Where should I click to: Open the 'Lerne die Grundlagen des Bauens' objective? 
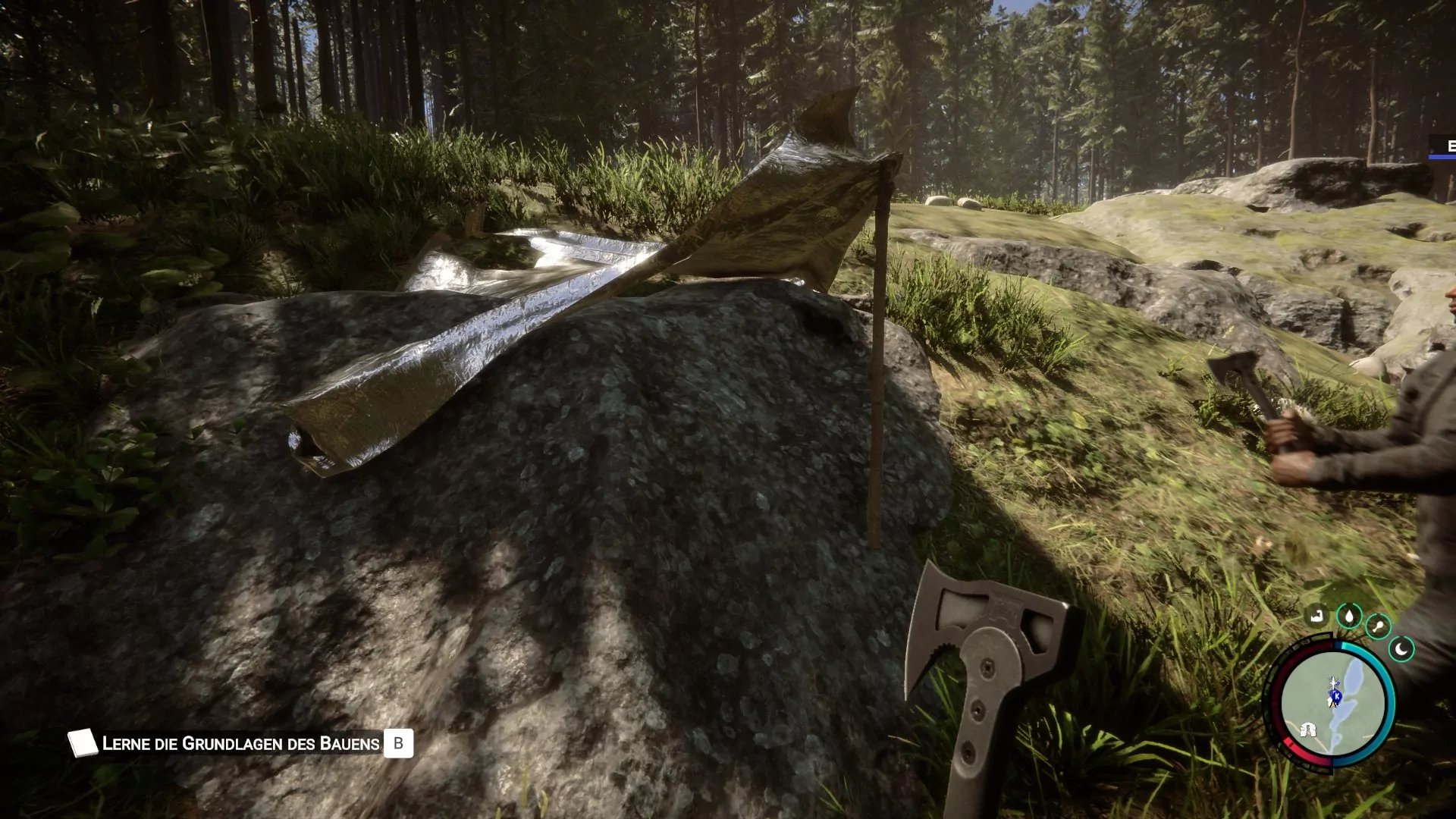click(240, 744)
